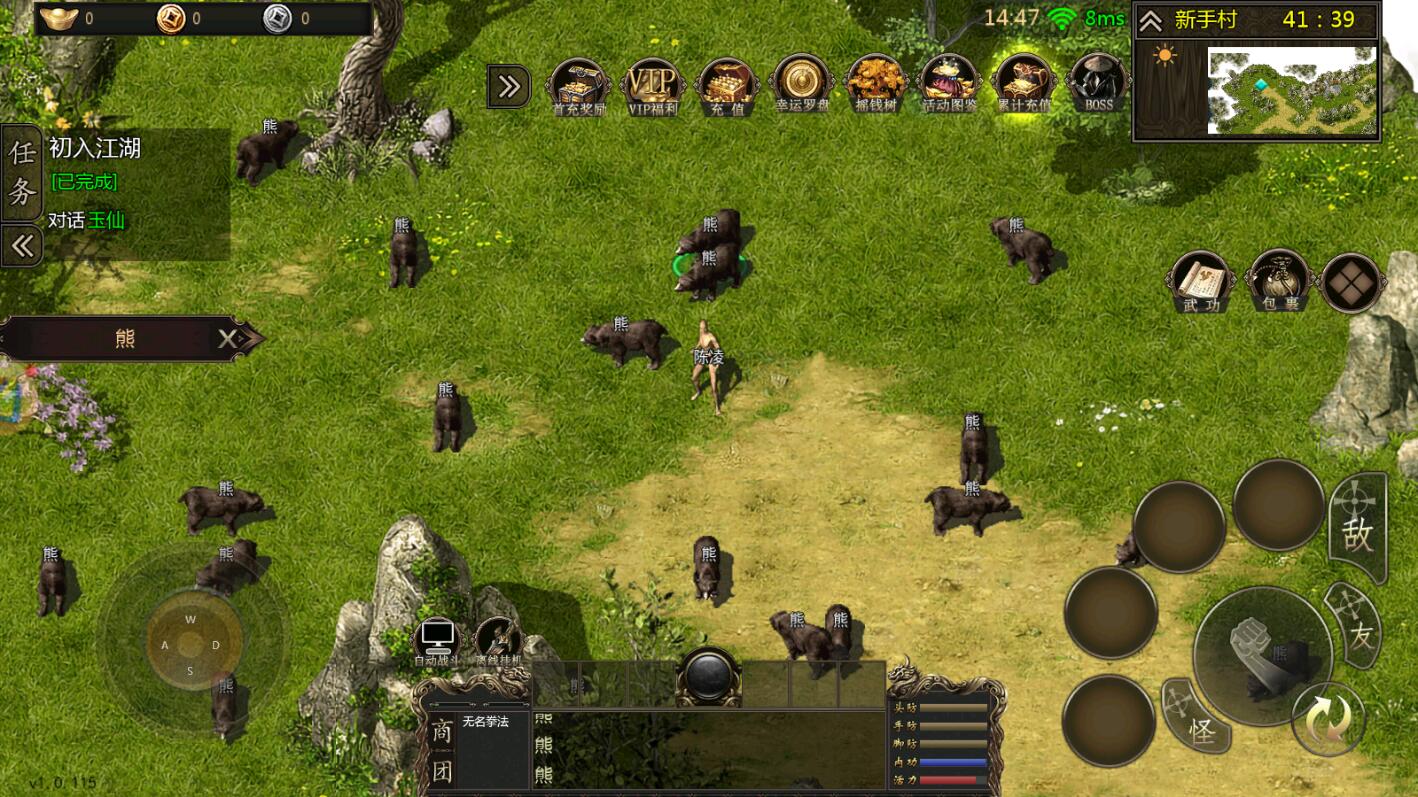Open the diamond grid menu button
The height and width of the screenshot is (797, 1418).
coord(1352,283)
